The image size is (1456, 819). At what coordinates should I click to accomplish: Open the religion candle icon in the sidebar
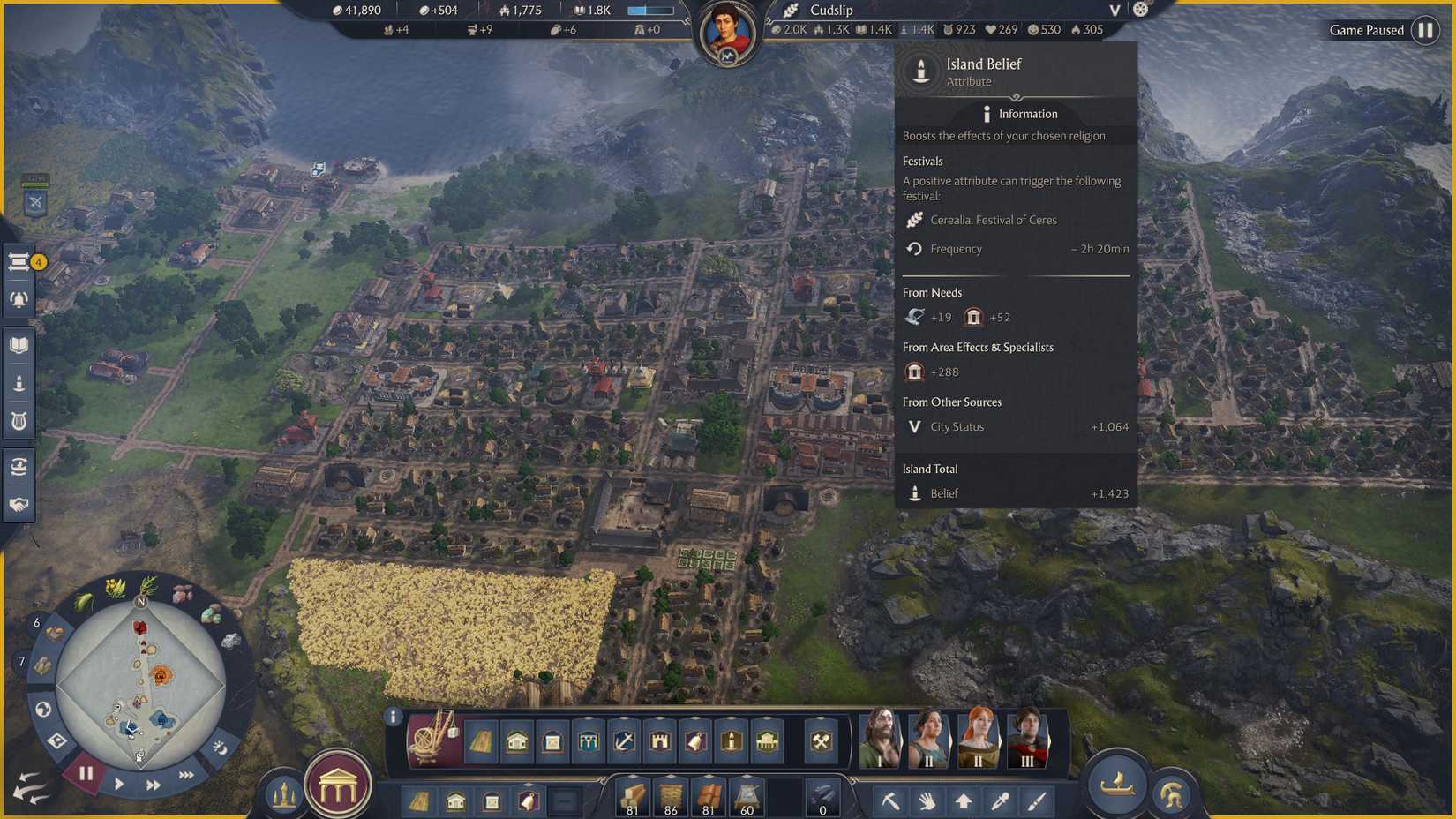click(x=18, y=381)
